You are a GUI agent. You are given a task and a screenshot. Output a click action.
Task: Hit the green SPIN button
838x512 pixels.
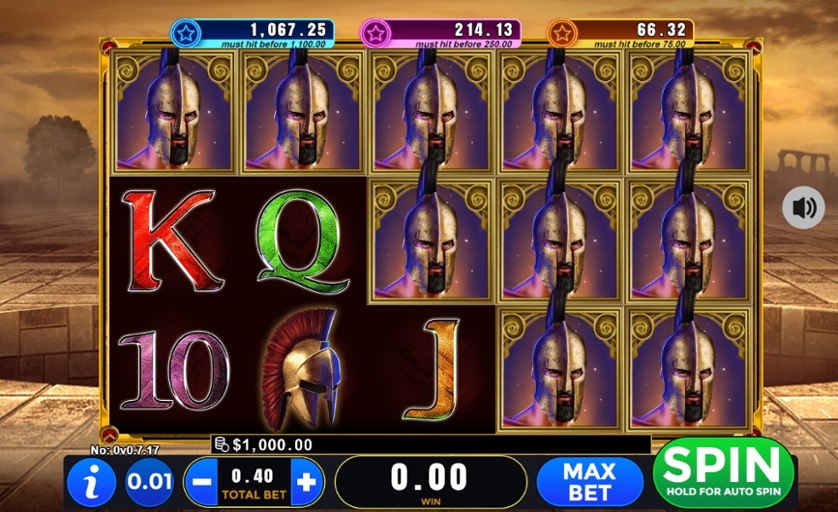pyautogui.click(x=723, y=472)
